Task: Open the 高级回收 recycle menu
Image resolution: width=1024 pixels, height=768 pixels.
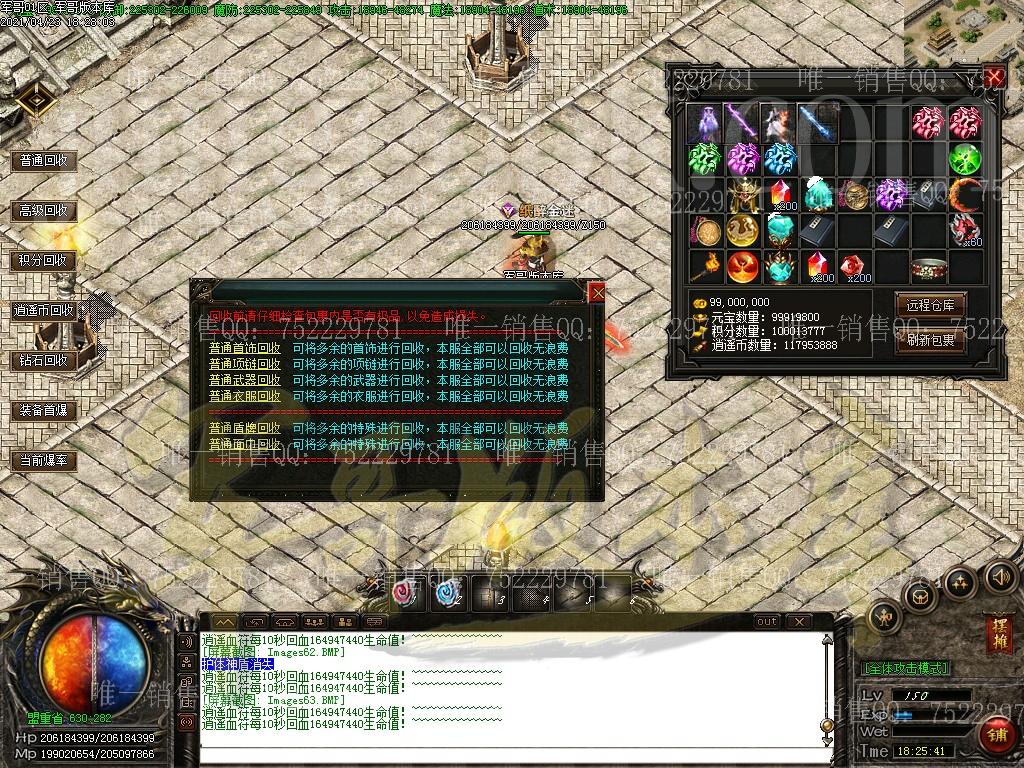Action: pos(44,211)
